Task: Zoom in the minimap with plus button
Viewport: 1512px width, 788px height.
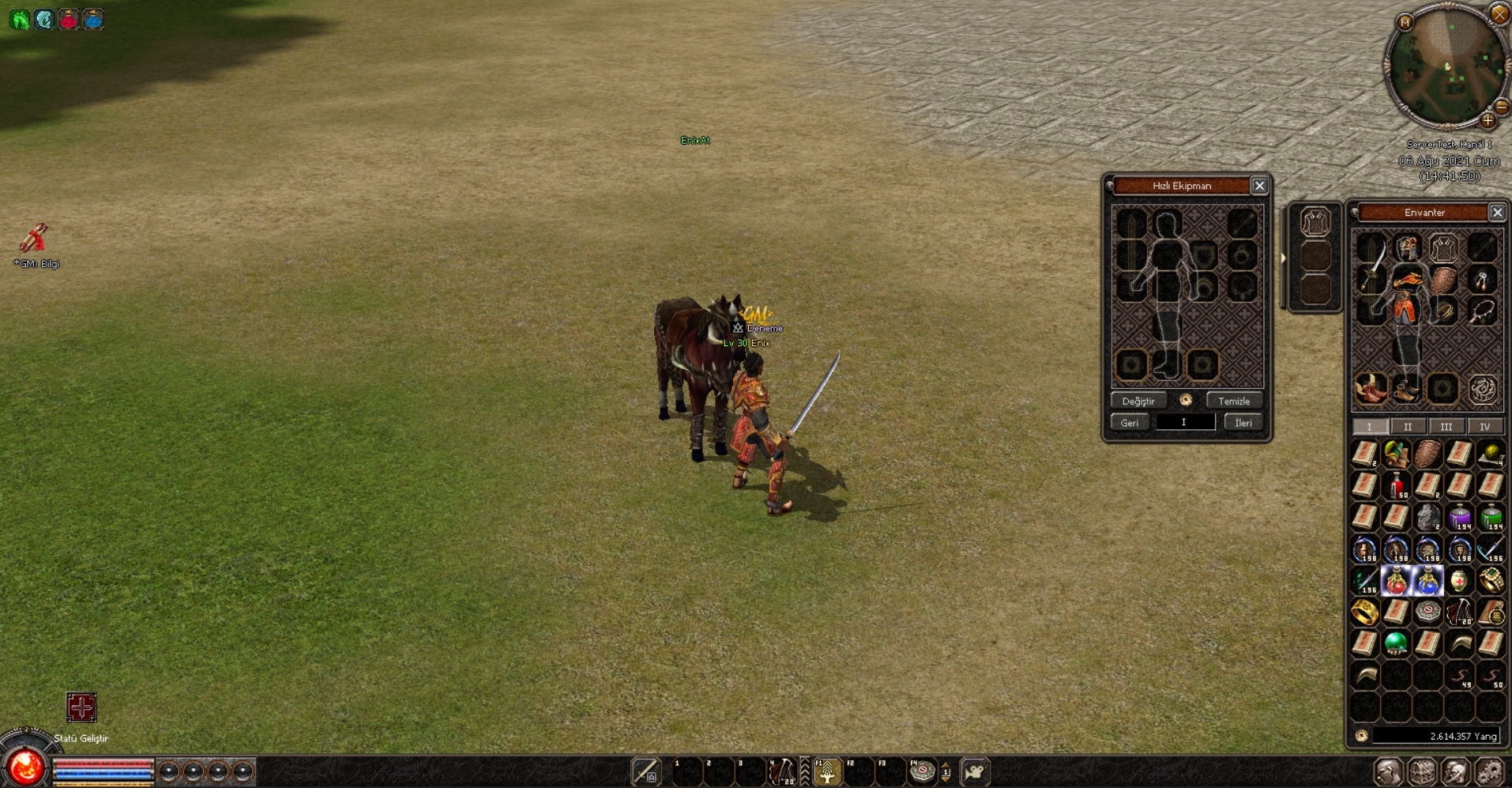Action: (x=1488, y=121)
